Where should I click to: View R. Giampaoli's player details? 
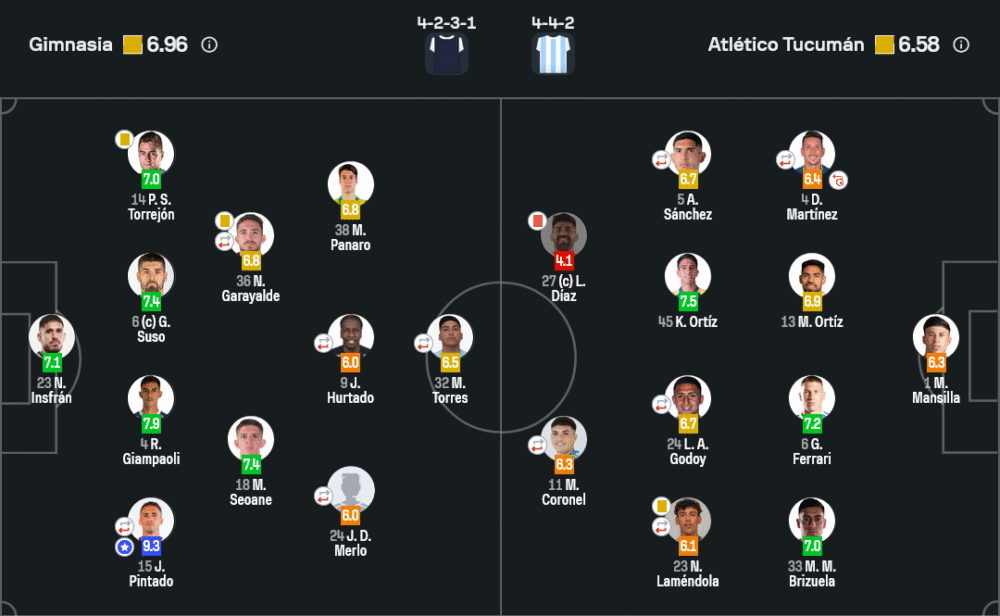coord(151,397)
